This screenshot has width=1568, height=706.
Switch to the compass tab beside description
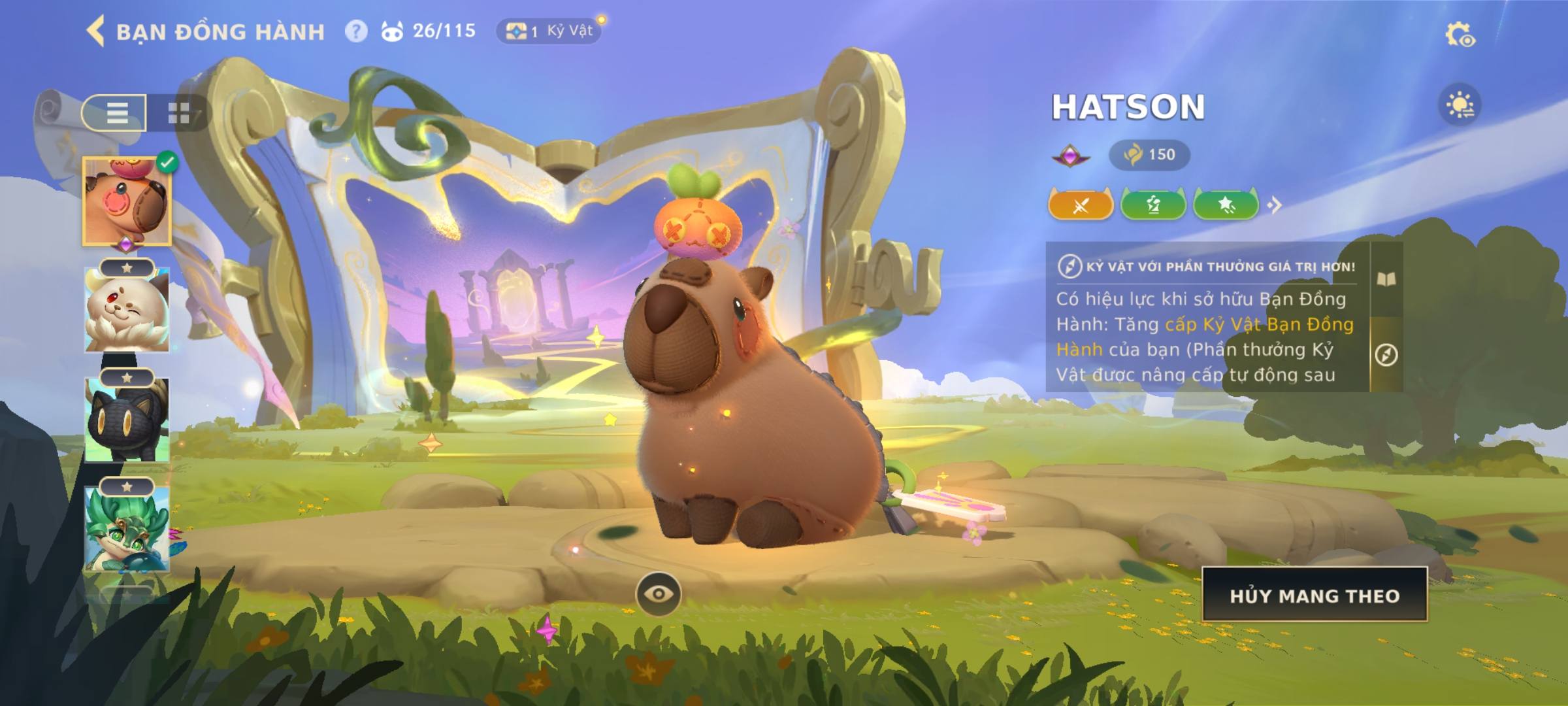coord(1386,355)
